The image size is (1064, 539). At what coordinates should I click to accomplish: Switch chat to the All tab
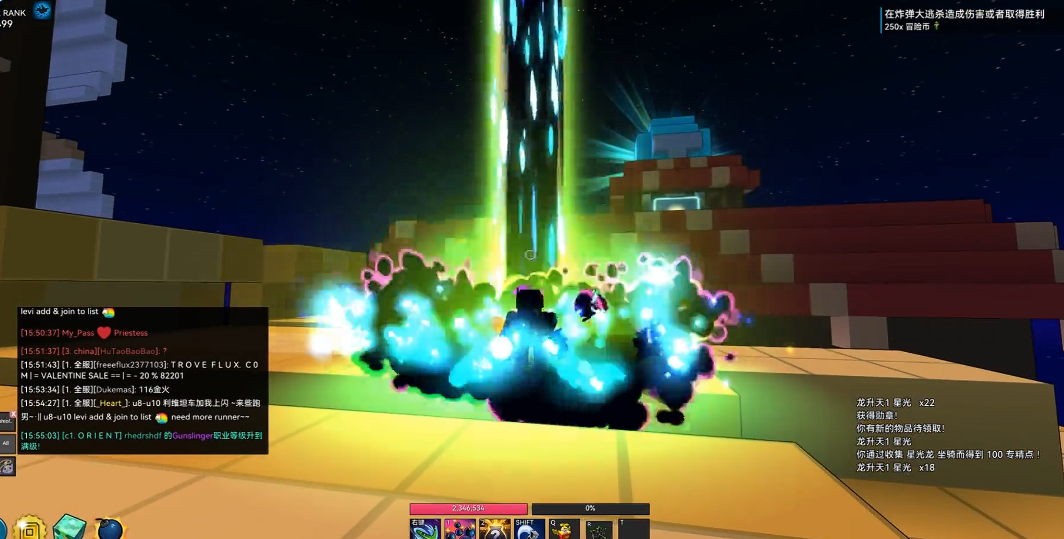7,443
